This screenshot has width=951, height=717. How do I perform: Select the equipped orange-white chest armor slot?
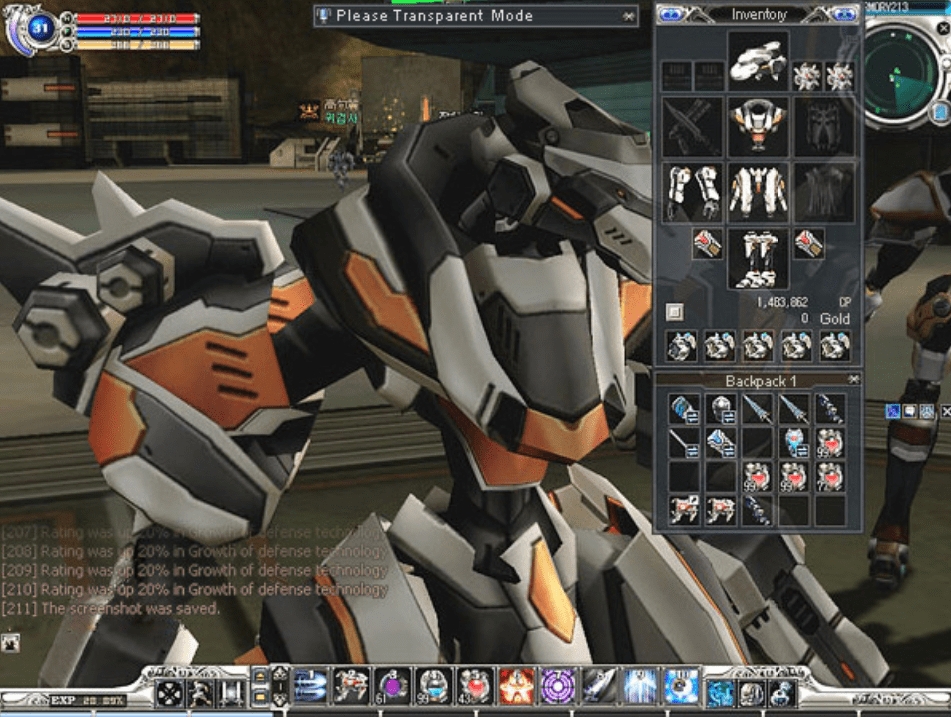(x=758, y=127)
